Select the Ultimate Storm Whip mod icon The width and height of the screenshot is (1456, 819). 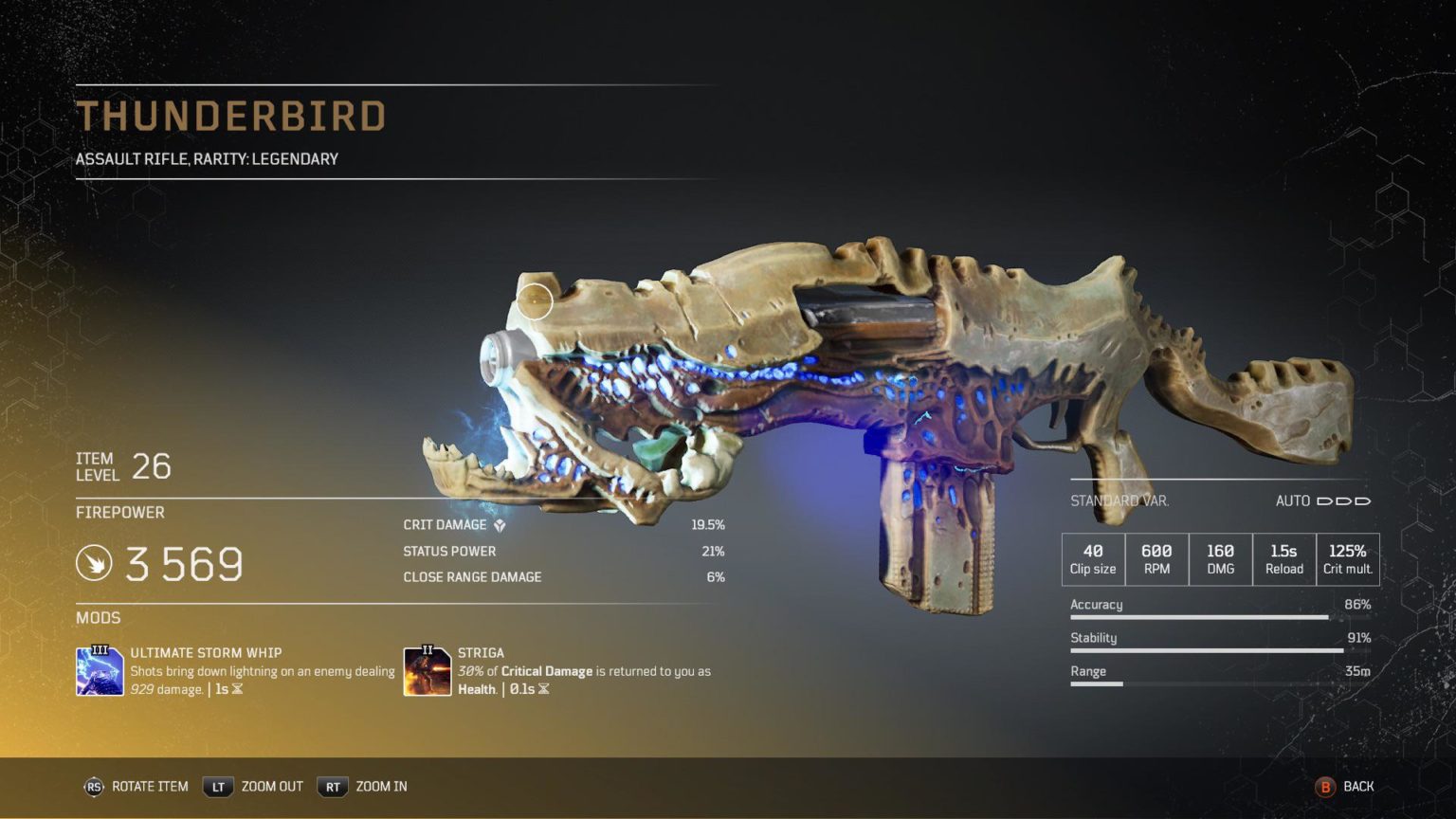pos(100,671)
